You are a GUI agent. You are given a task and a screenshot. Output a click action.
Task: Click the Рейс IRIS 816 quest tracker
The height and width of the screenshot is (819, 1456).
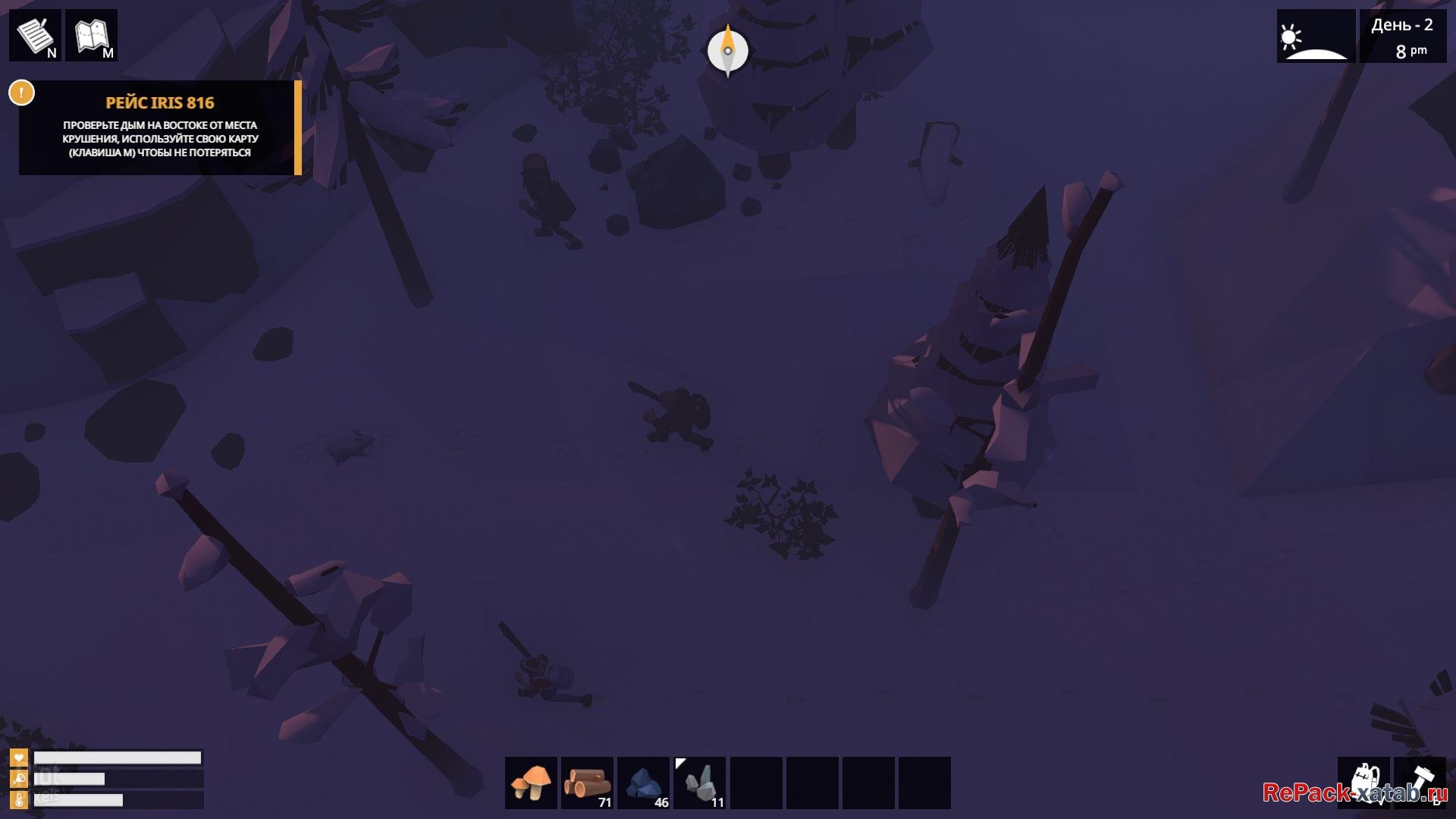[160, 127]
